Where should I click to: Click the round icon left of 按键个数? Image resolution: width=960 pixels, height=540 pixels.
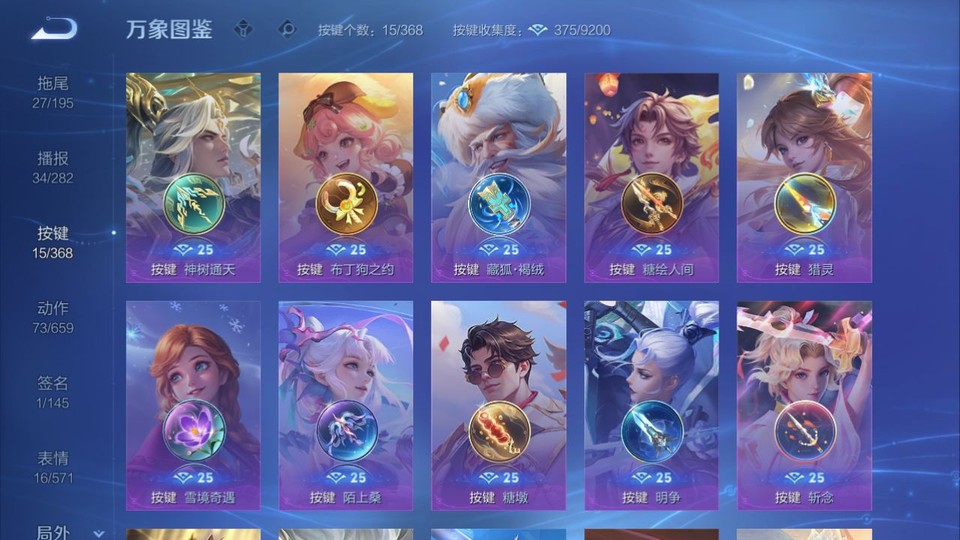point(287,30)
